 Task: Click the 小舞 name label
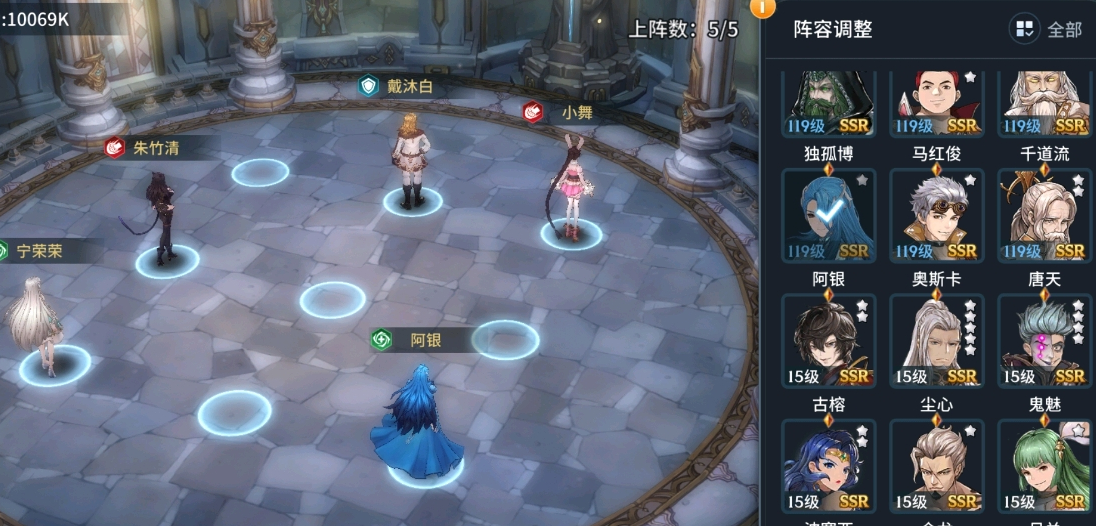tap(562, 112)
